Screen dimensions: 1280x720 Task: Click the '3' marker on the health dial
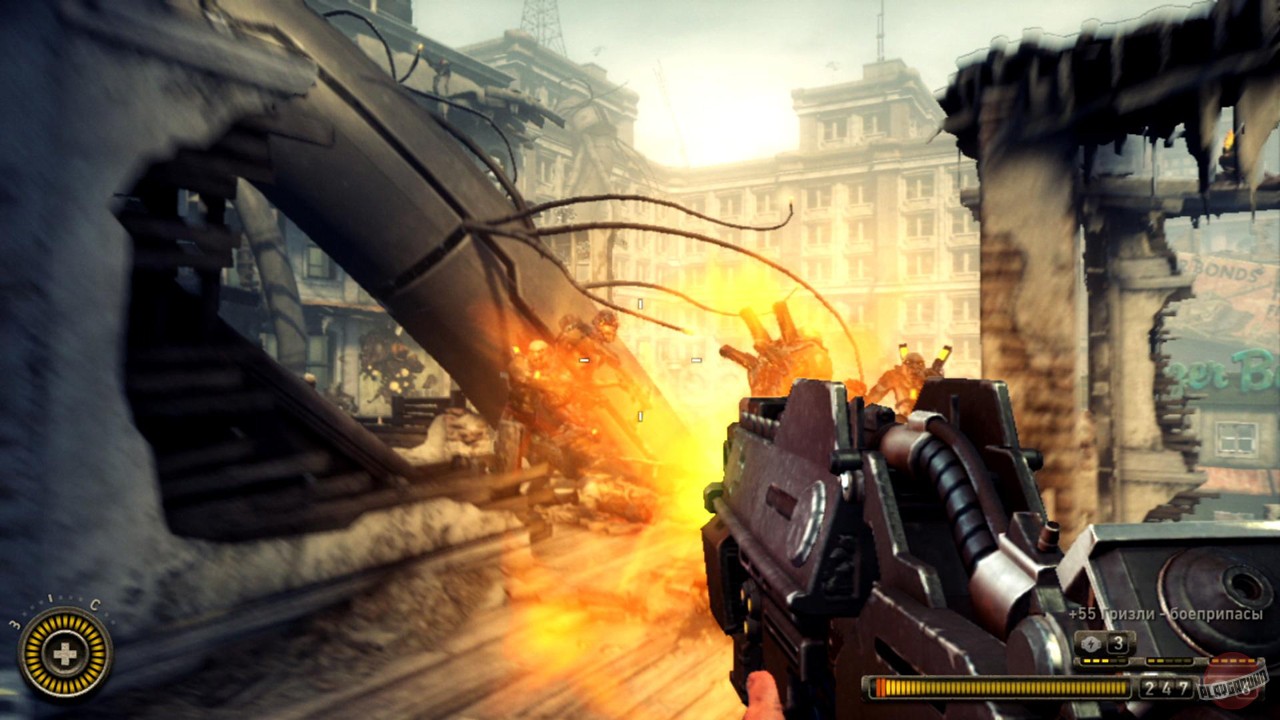15,624
